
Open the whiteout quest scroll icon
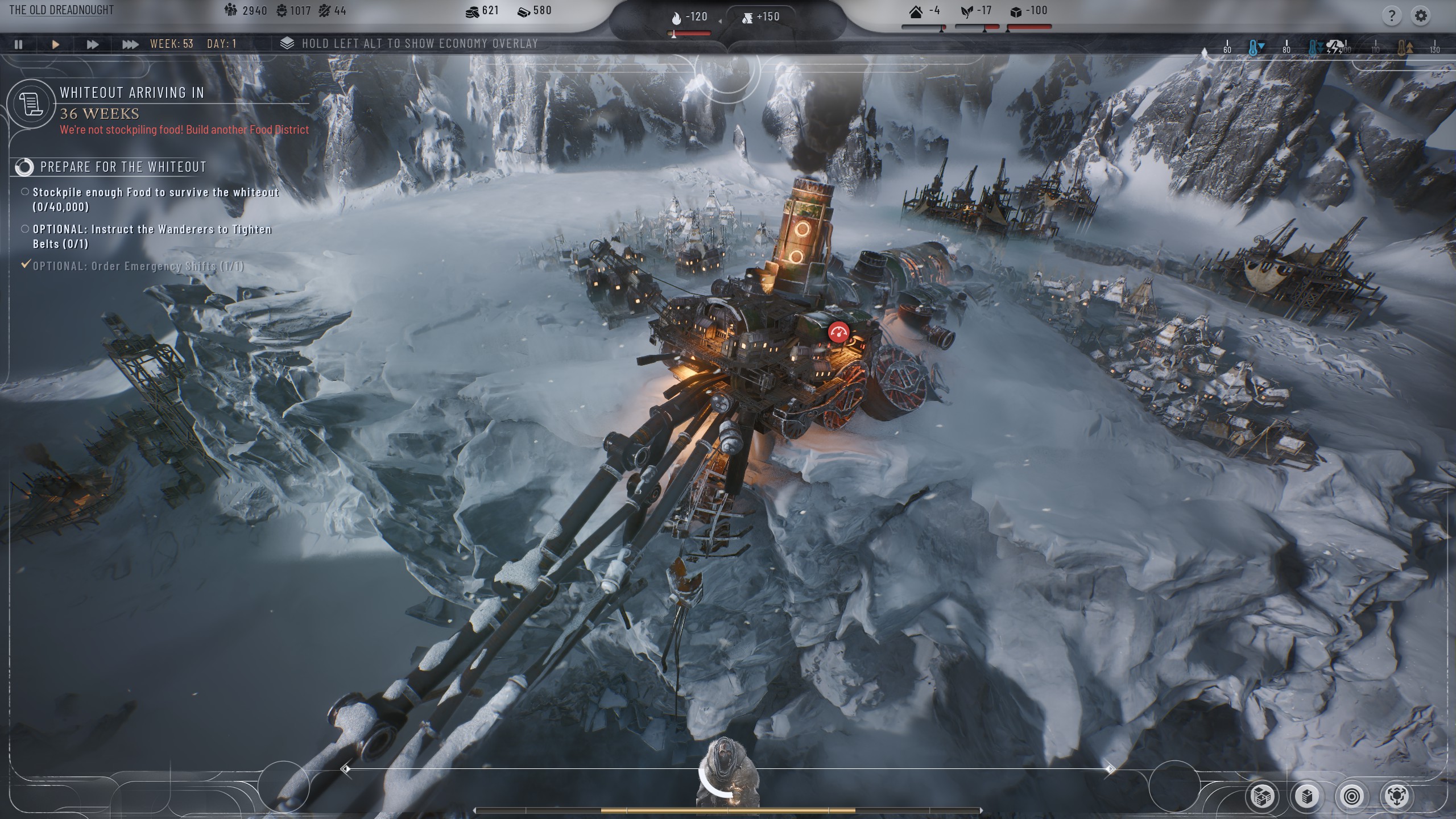(x=31, y=104)
